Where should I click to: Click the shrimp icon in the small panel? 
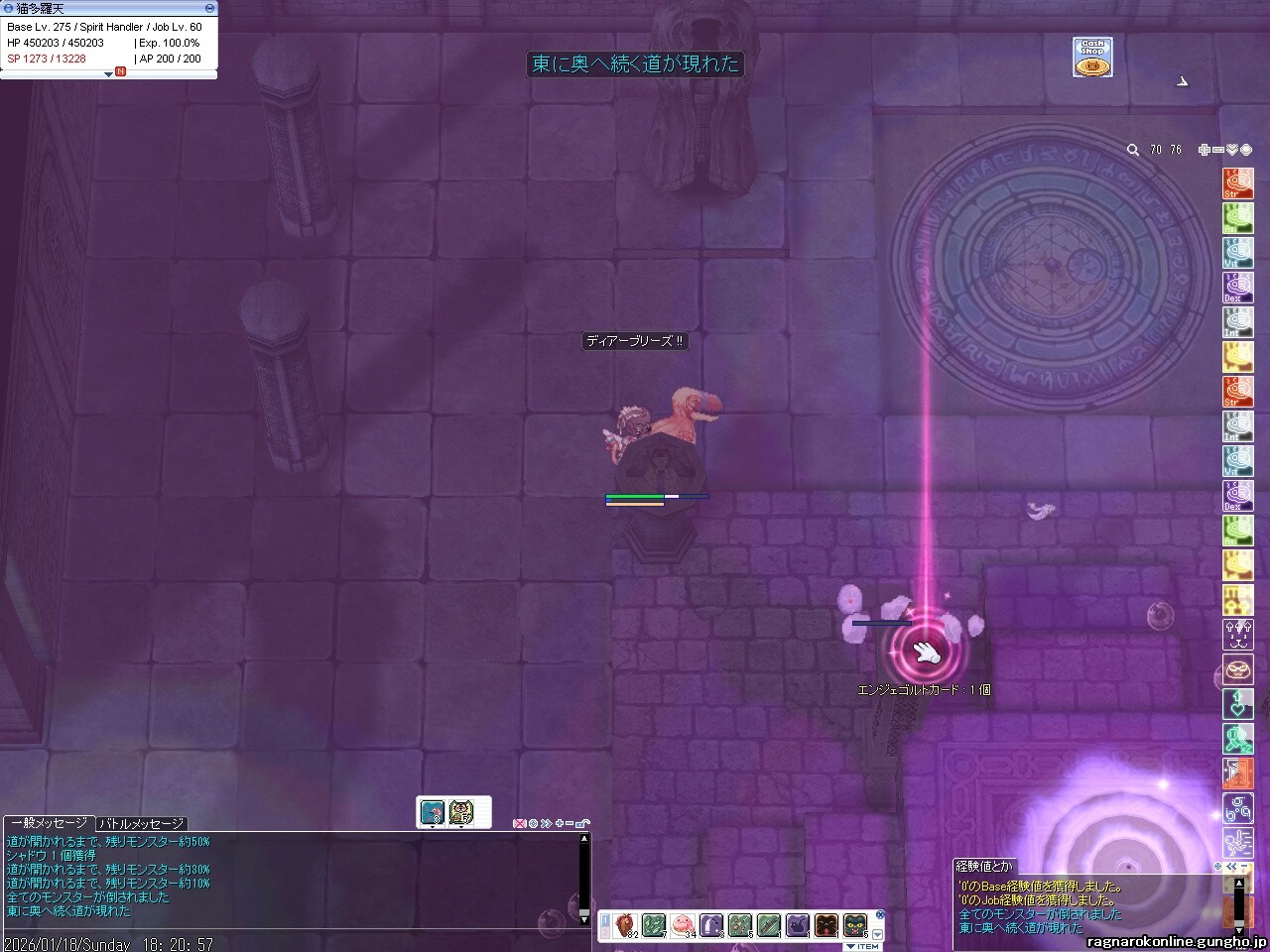coord(432,812)
